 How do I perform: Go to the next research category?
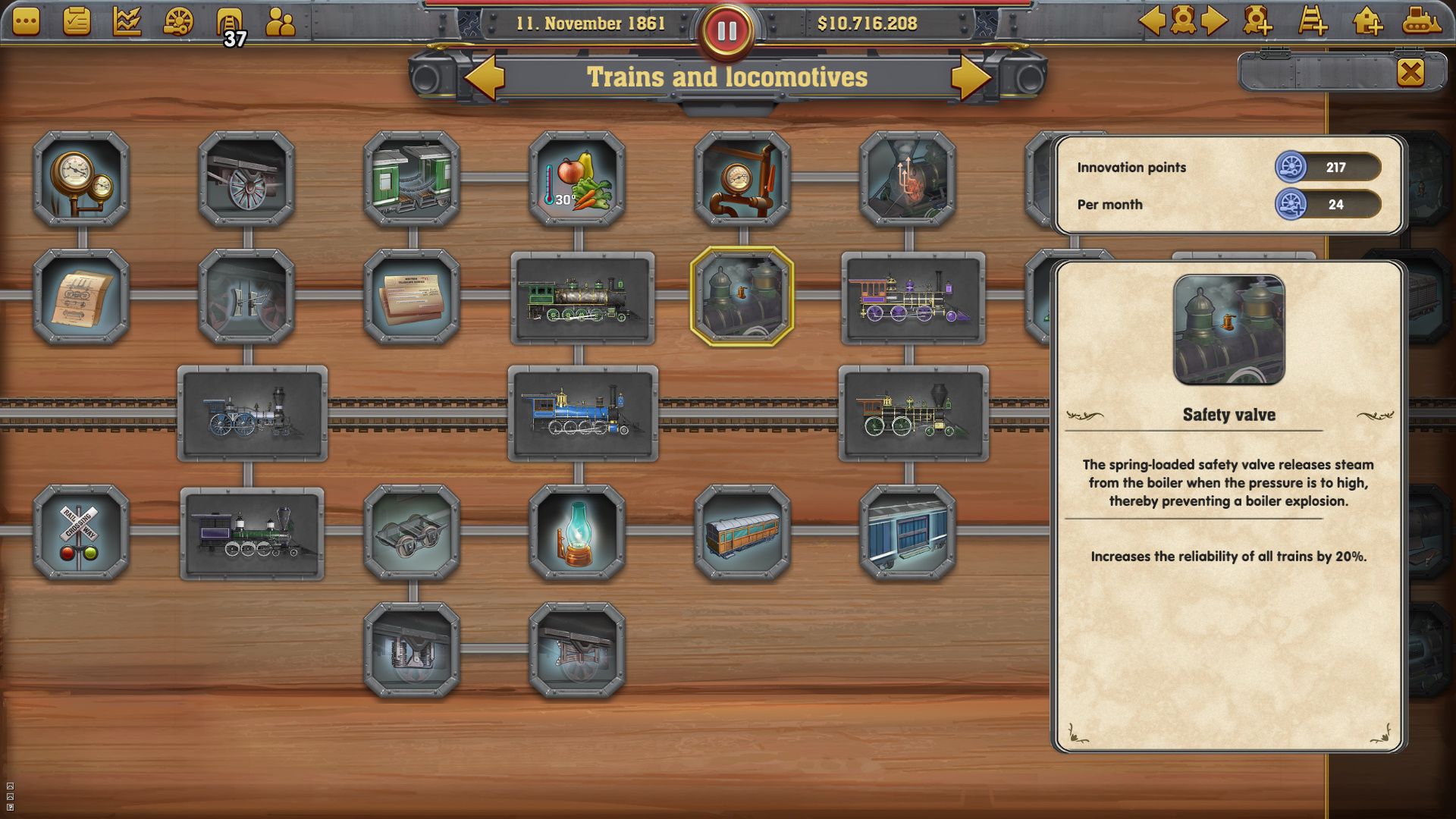(971, 77)
